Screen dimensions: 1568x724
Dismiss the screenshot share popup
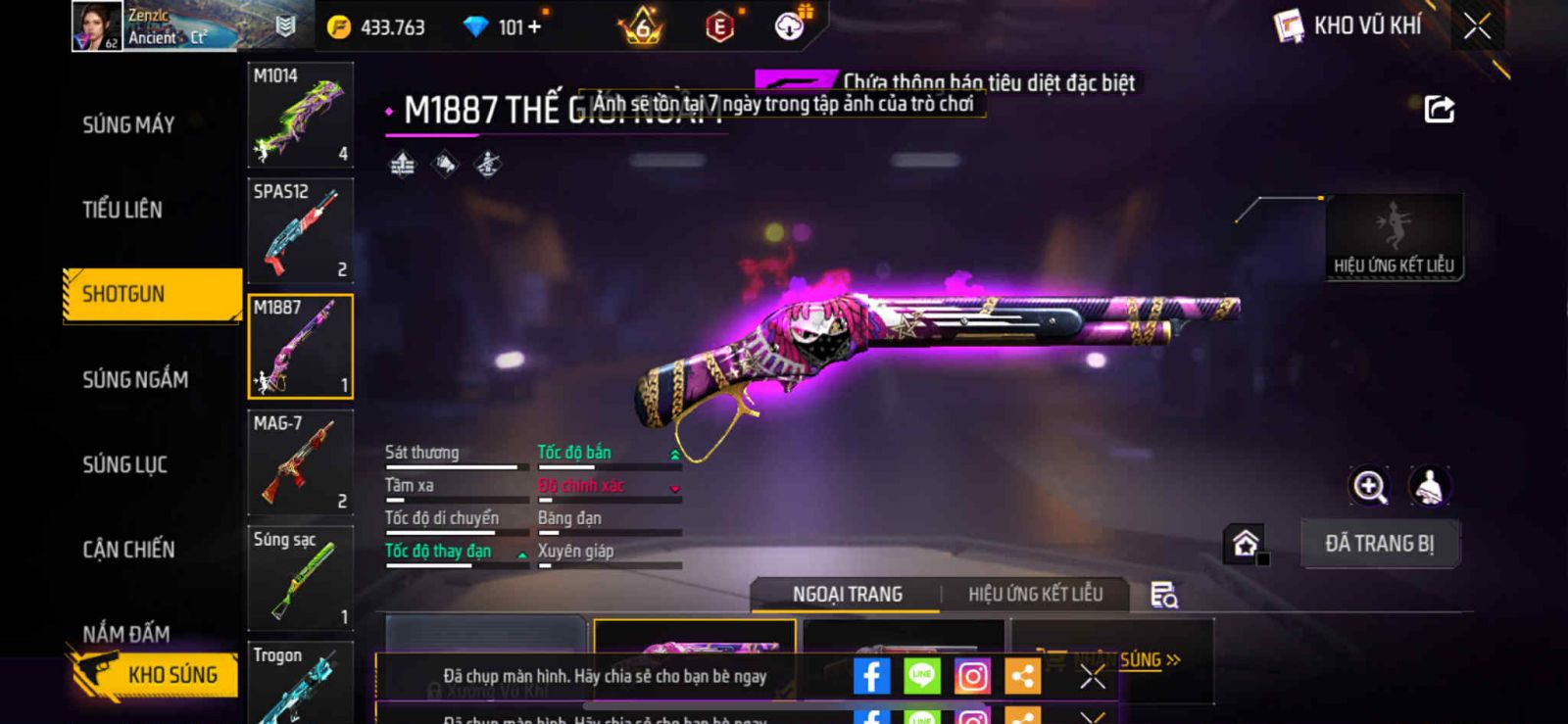click(x=1092, y=676)
